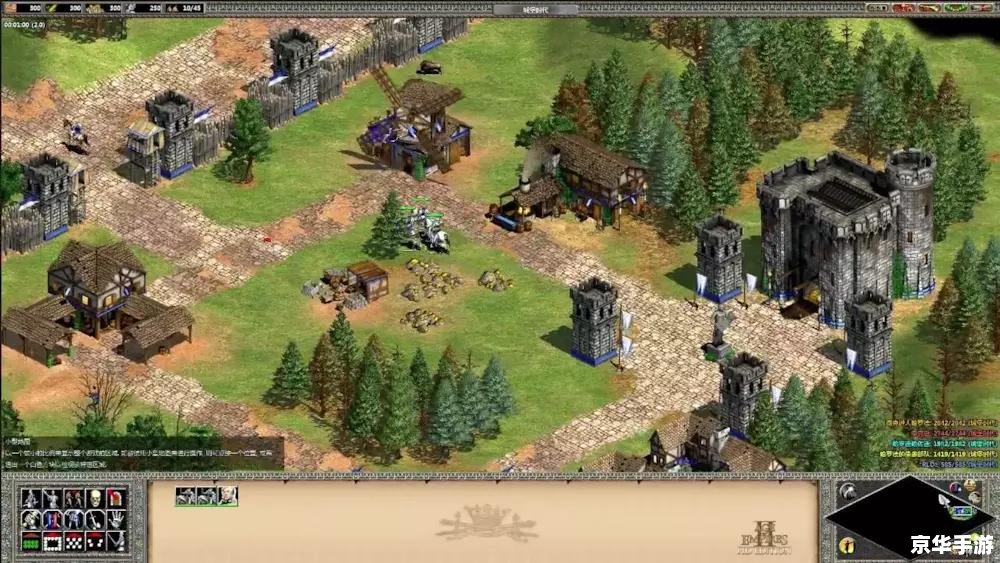Select the downward sword command icon
Viewport: 1000px width, 563px height.
pos(95,520)
